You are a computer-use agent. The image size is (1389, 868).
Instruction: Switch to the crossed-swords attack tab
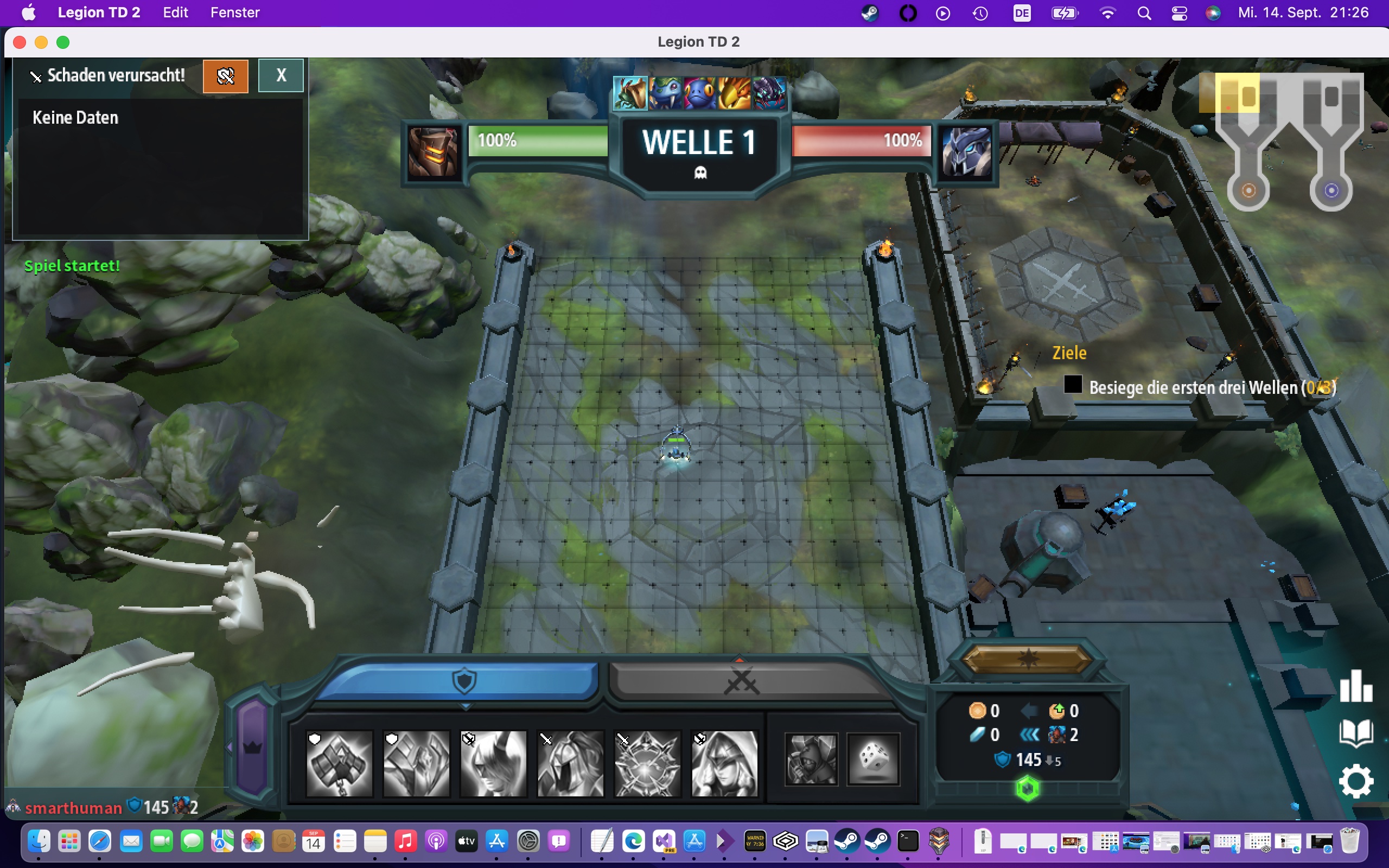pyautogui.click(x=742, y=682)
